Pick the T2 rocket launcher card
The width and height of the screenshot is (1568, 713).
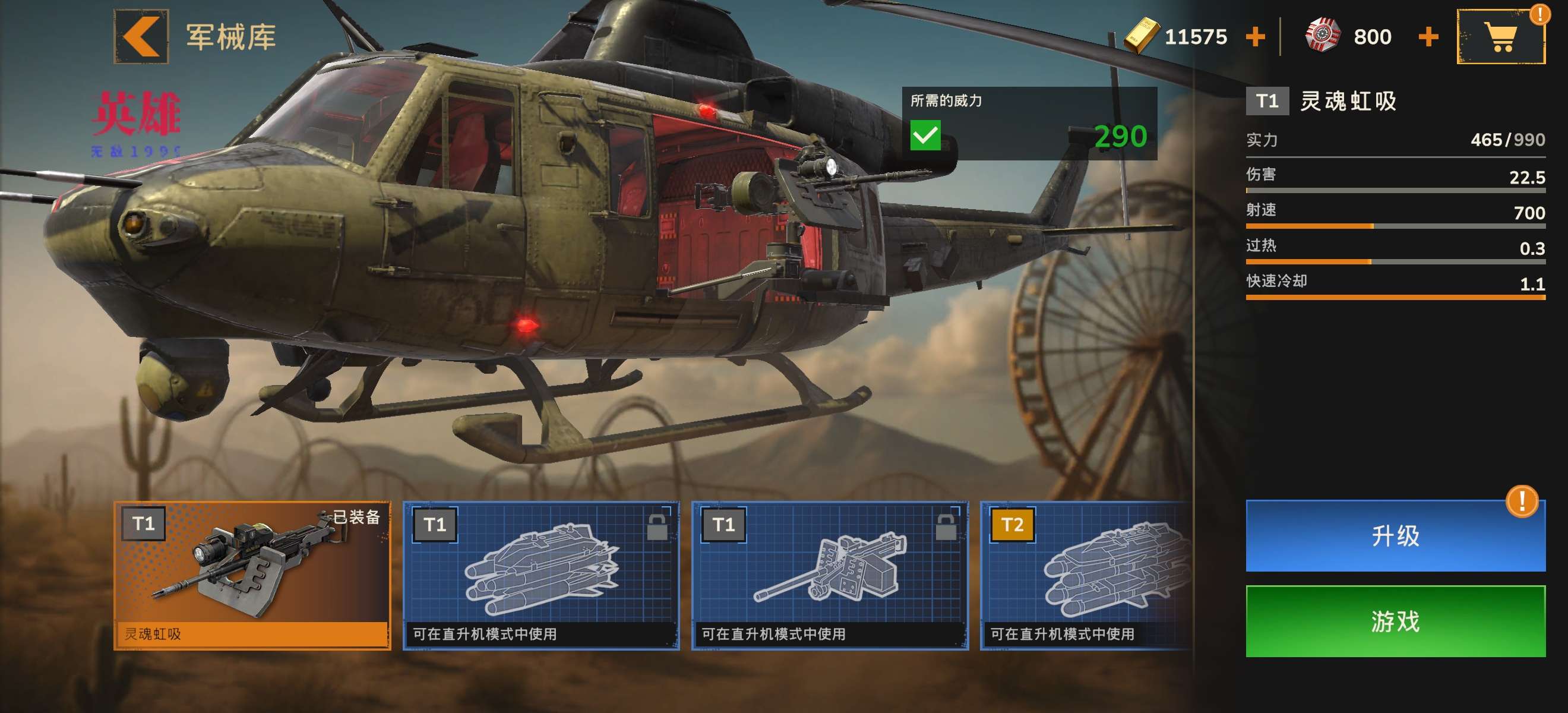pos(1086,575)
